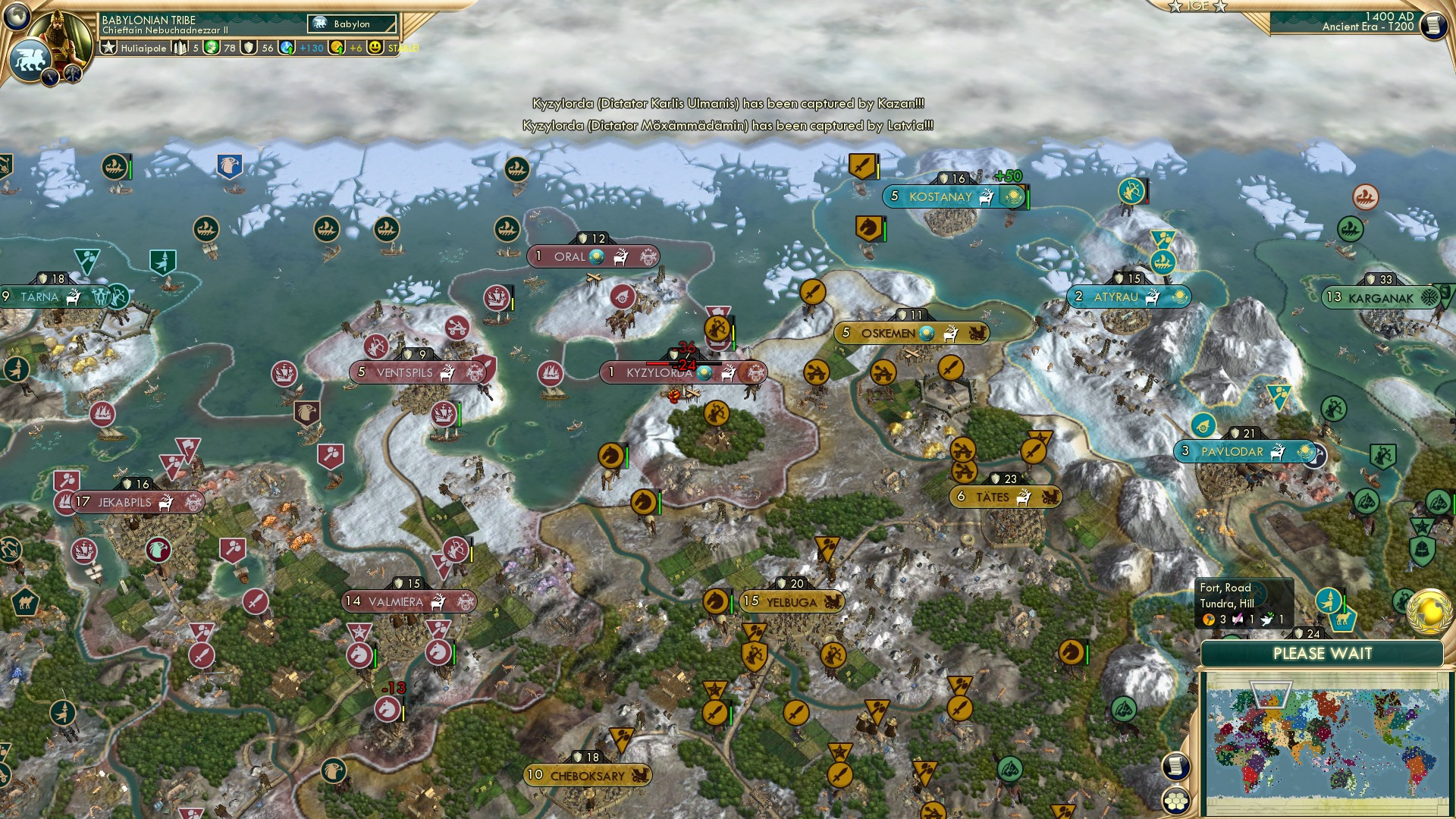The image size is (1456, 819).
Task: Open the Babylon diplomacy dropdown
Action: pyautogui.click(x=351, y=24)
